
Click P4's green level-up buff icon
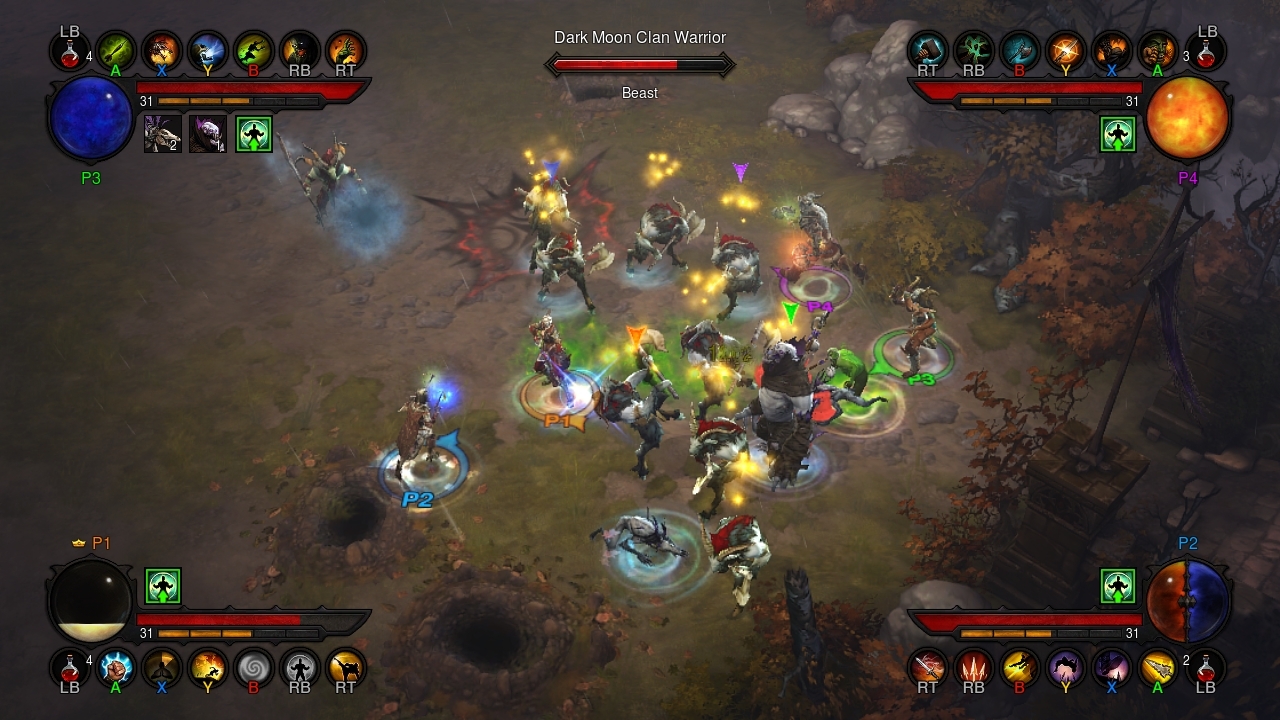[1117, 133]
